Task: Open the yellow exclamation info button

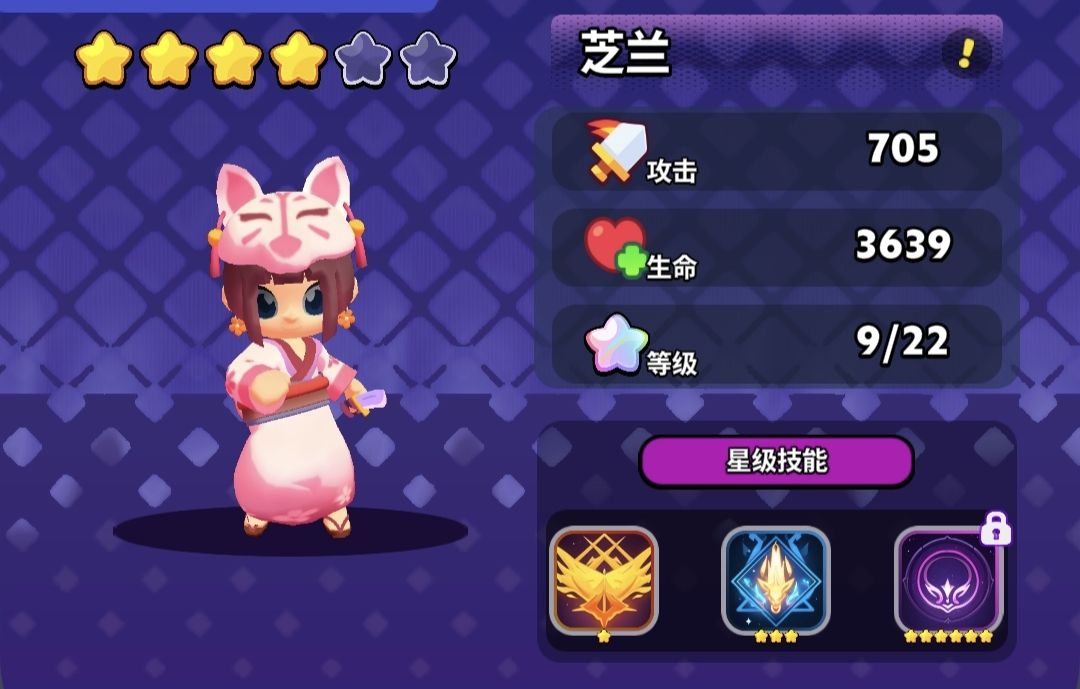Action: click(966, 53)
